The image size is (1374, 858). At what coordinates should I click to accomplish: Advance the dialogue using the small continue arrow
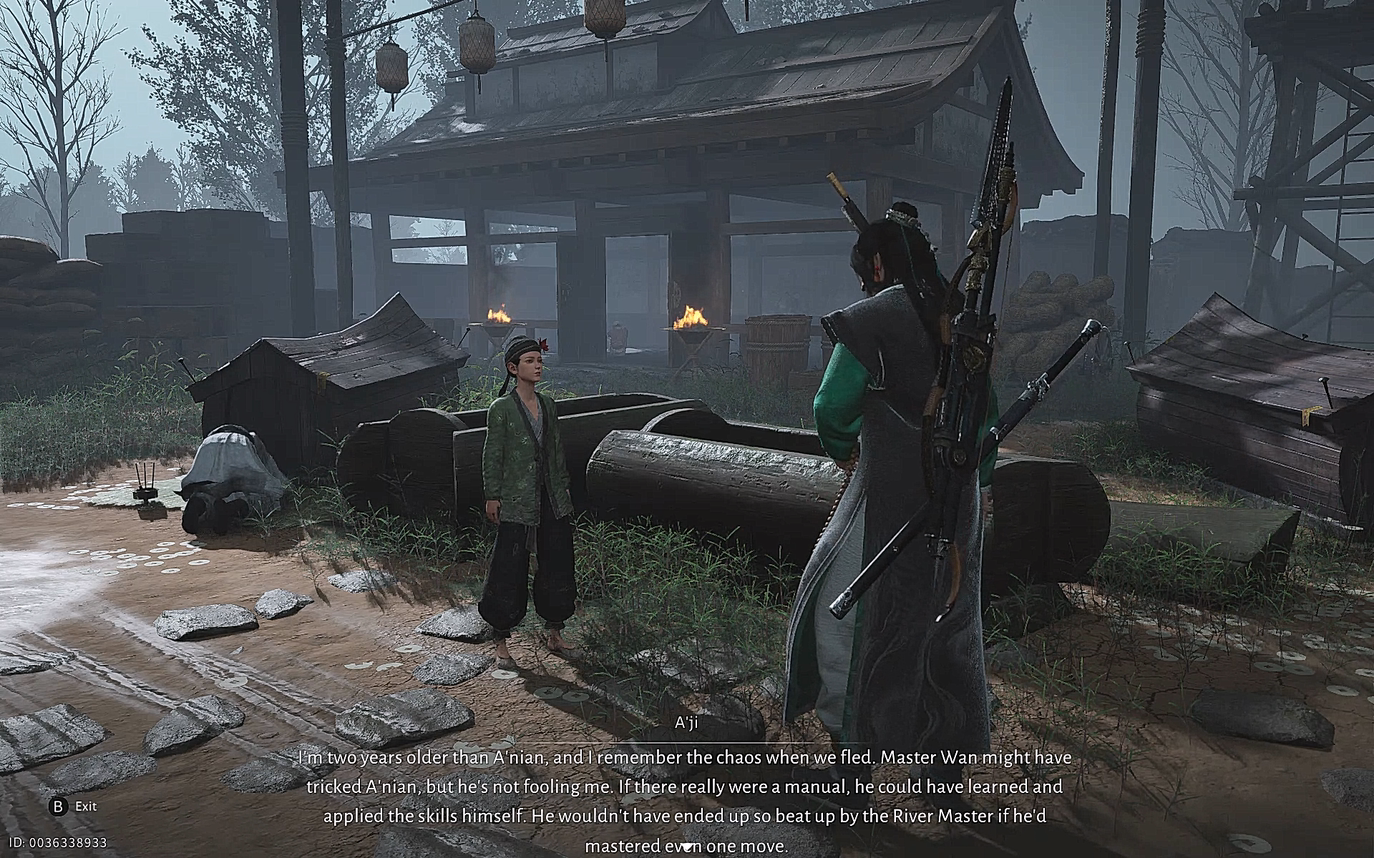tap(686, 848)
